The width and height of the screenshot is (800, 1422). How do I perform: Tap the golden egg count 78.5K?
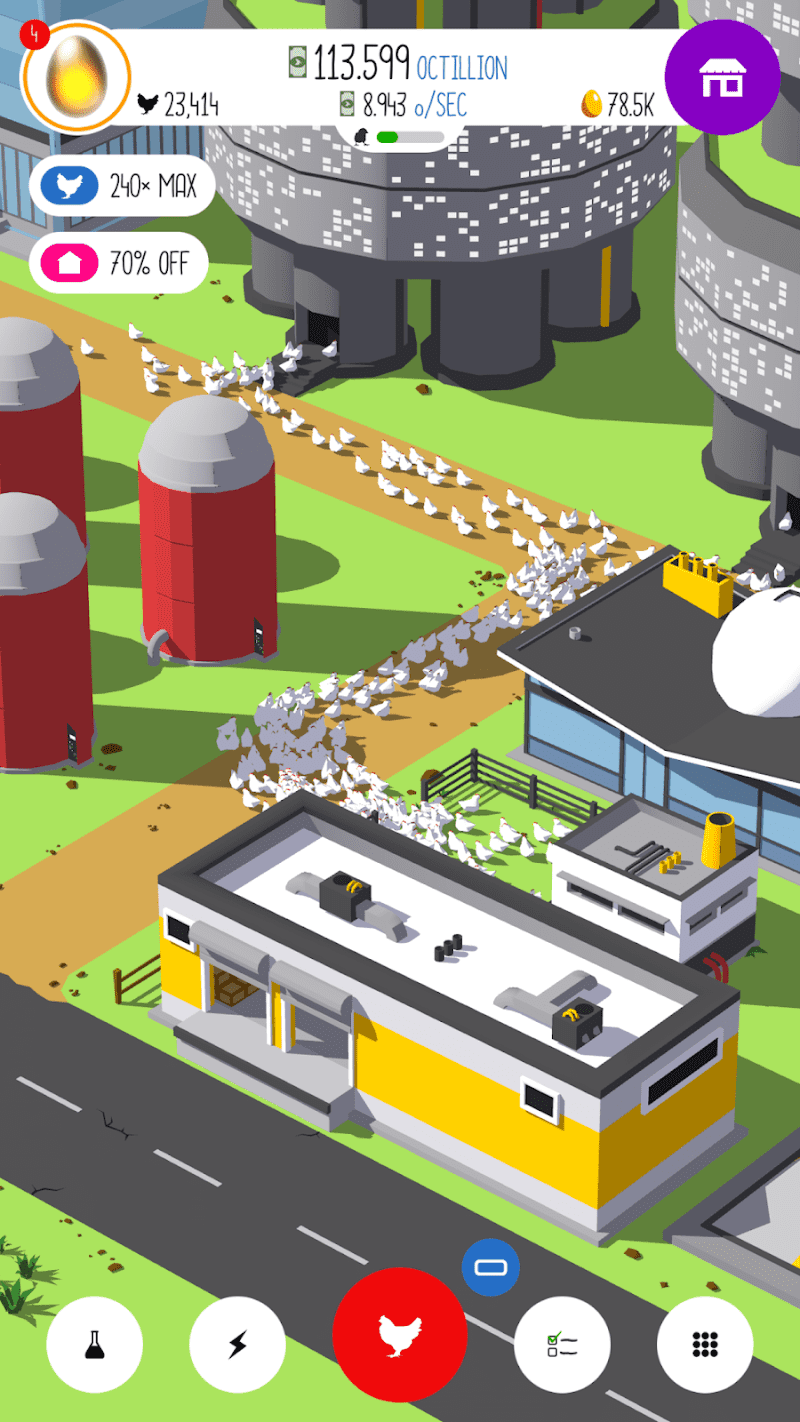click(618, 105)
